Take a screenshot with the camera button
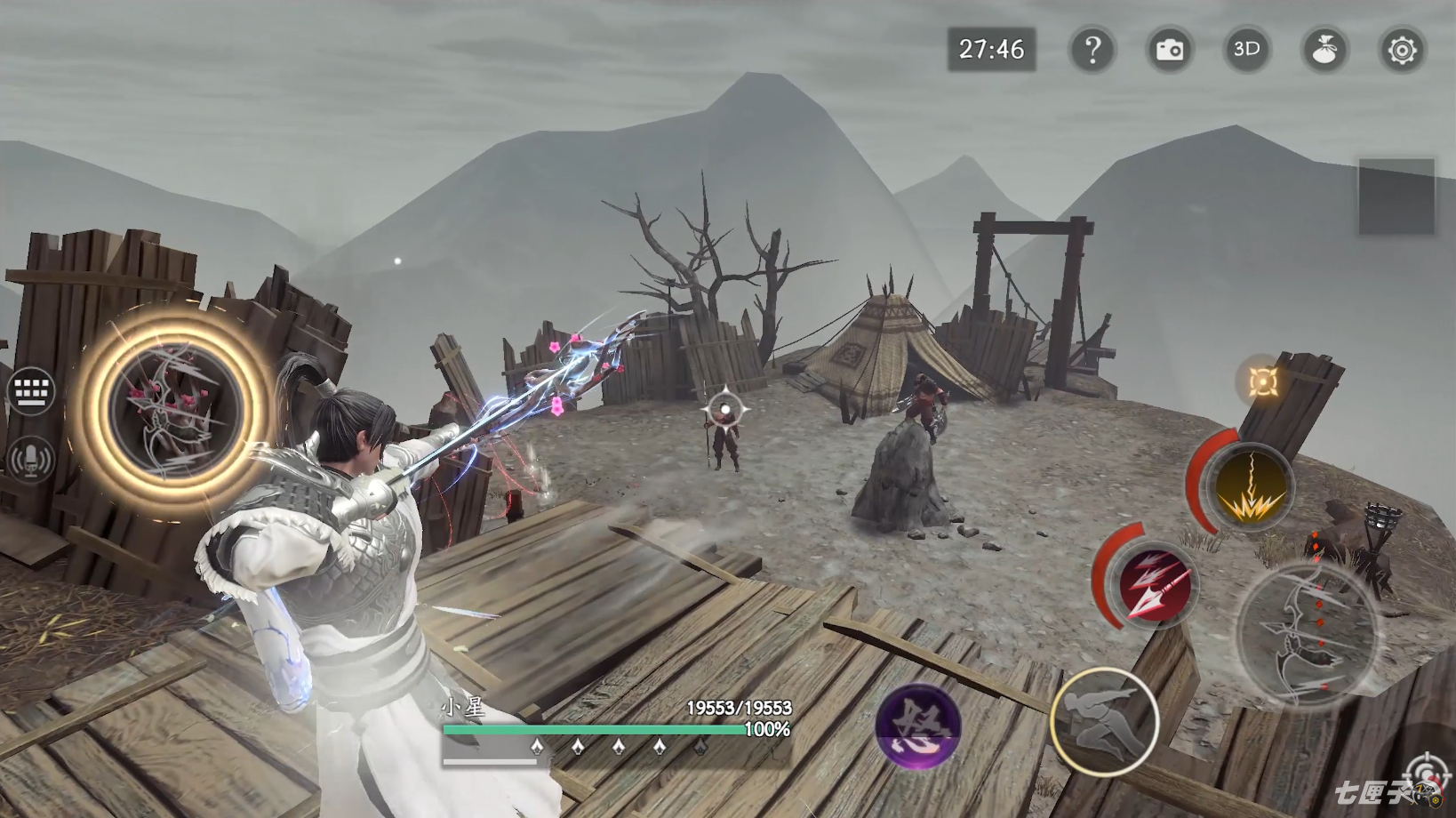 click(1170, 50)
